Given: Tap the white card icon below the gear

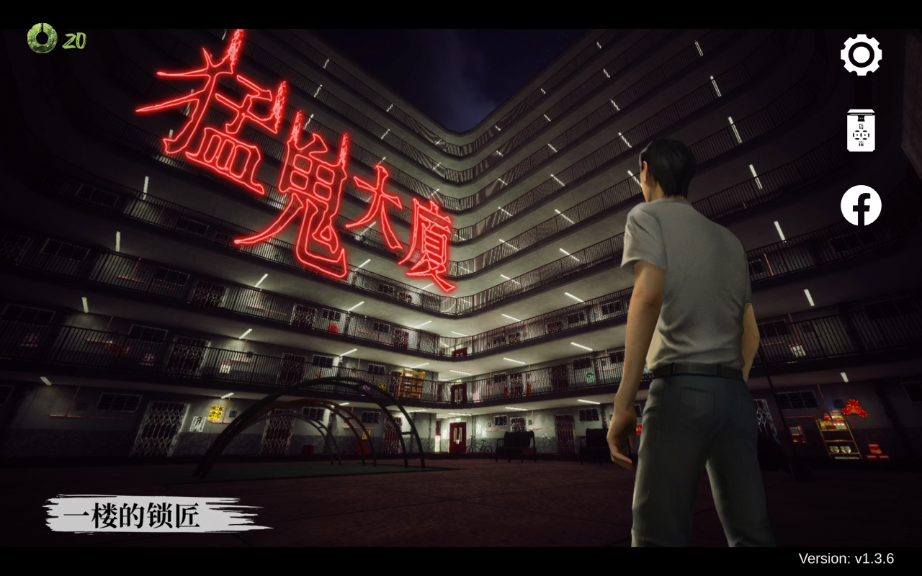Looking at the screenshot, I should tap(861, 131).
